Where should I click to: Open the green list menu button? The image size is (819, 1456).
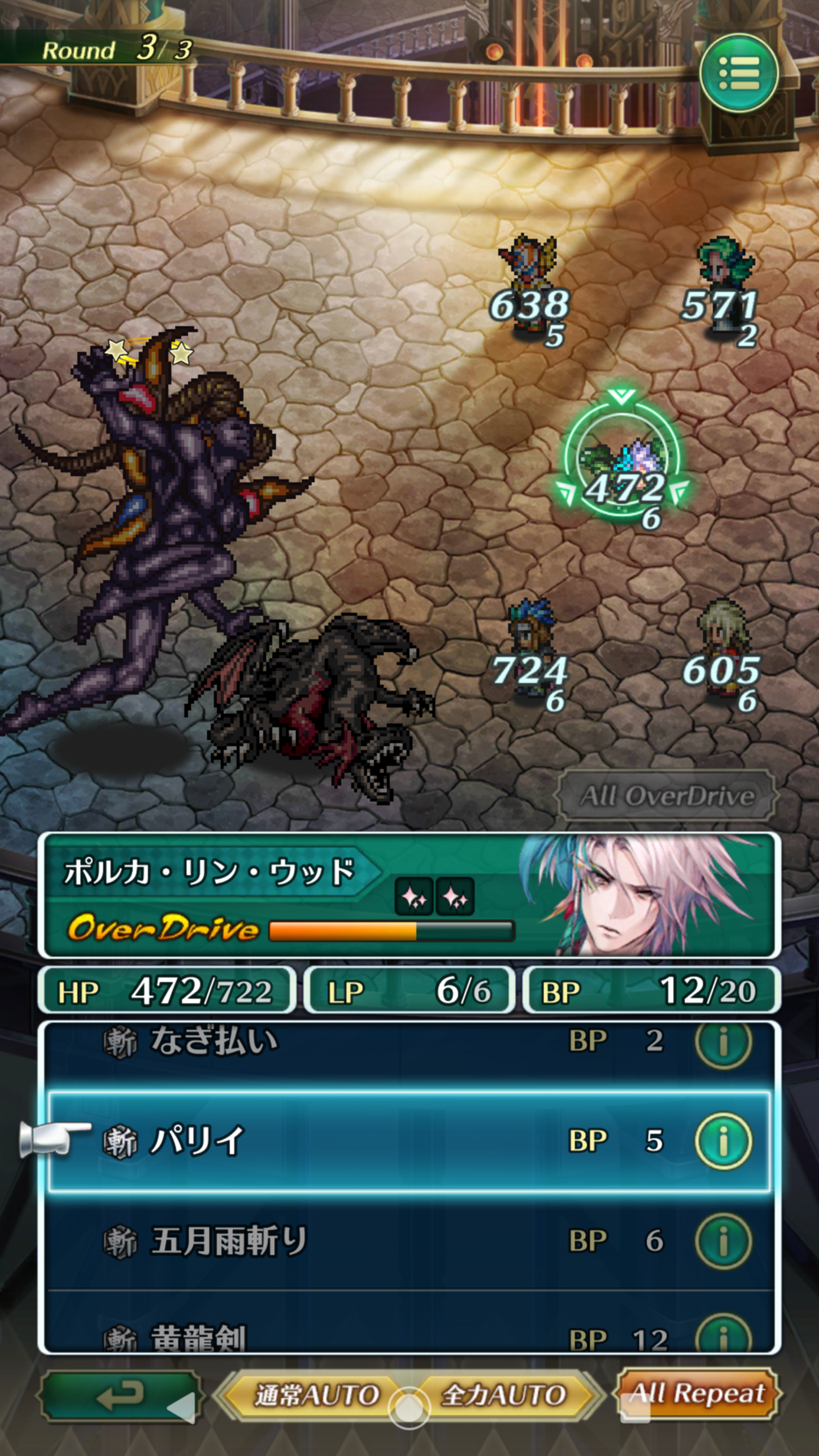tap(738, 74)
